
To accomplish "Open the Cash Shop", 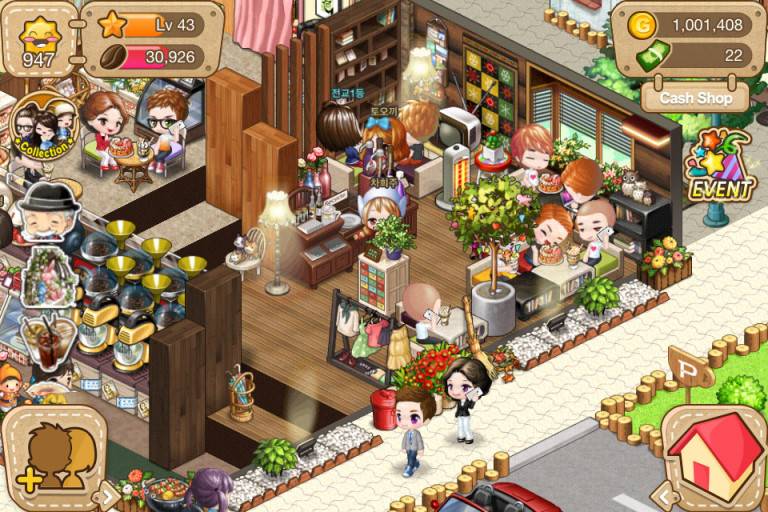I will (x=695, y=97).
